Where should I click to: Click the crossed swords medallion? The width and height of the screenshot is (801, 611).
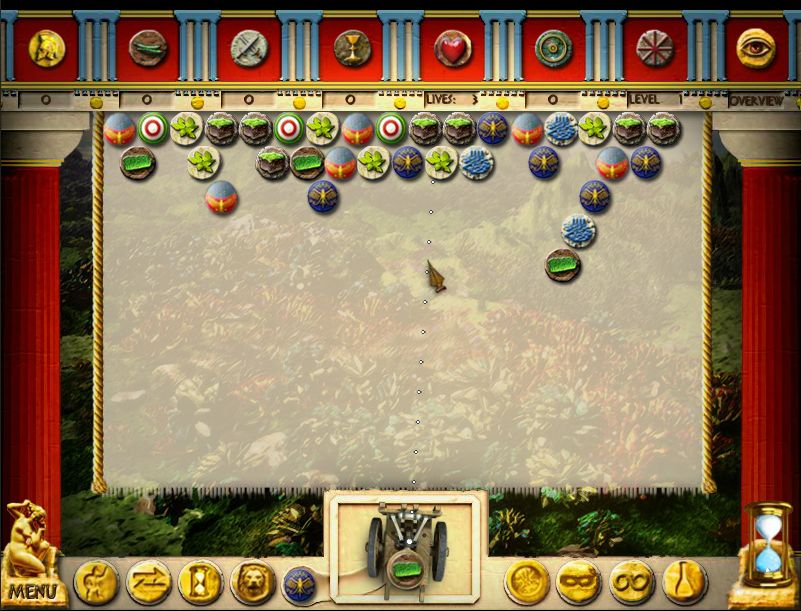(x=247, y=46)
